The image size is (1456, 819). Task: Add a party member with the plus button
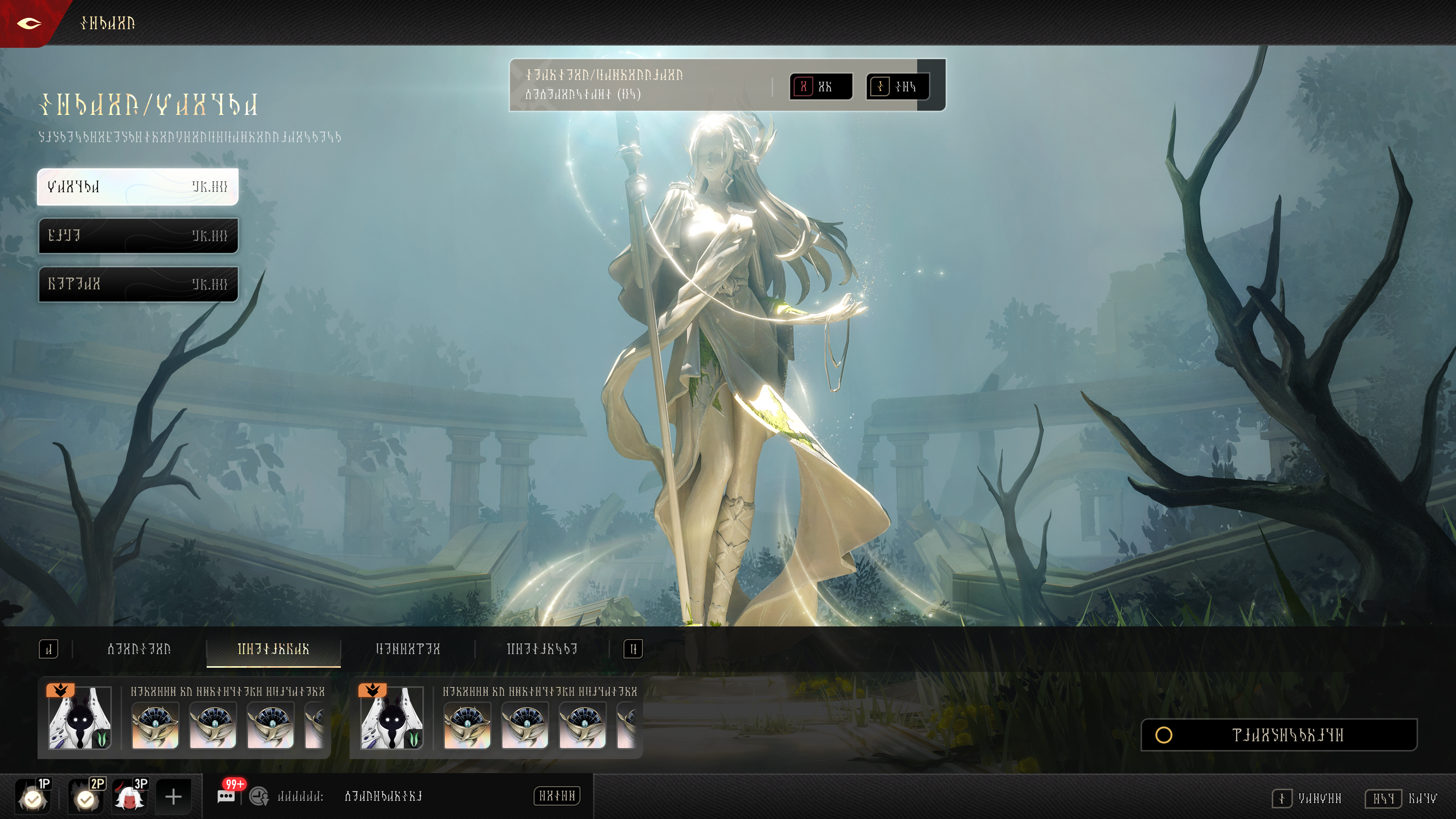[x=174, y=797]
